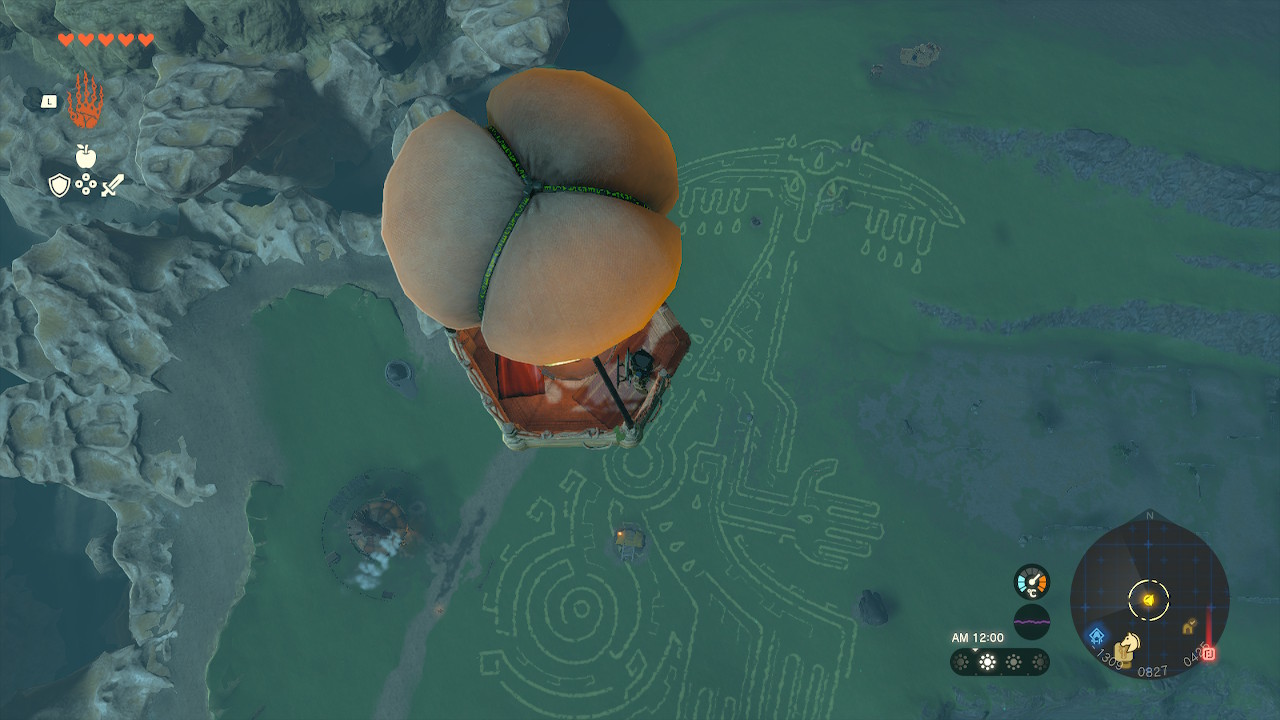Select the red tower marker on minimap
This screenshot has height=720, width=1280.
click(x=1209, y=651)
